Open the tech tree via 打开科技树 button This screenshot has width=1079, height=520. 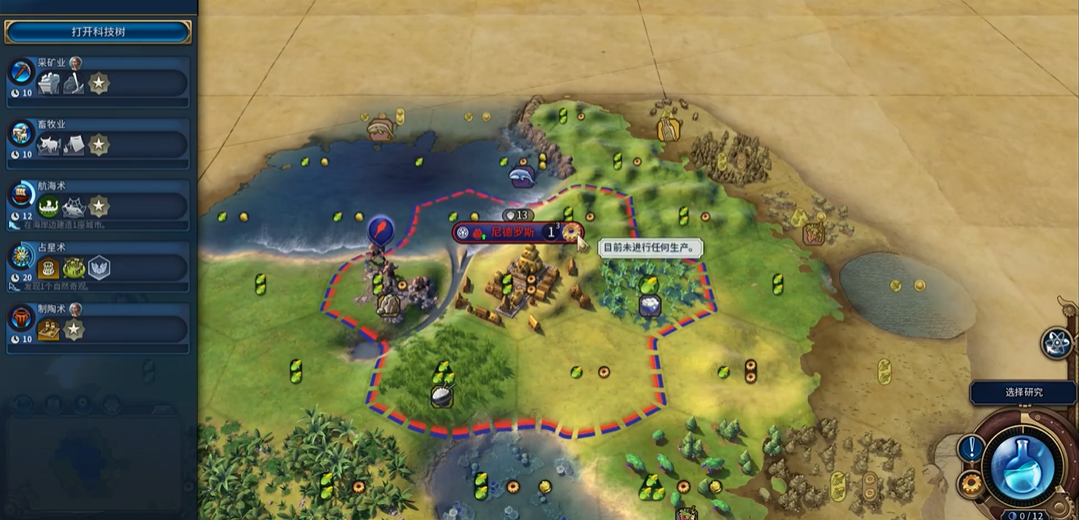click(x=97, y=32)
